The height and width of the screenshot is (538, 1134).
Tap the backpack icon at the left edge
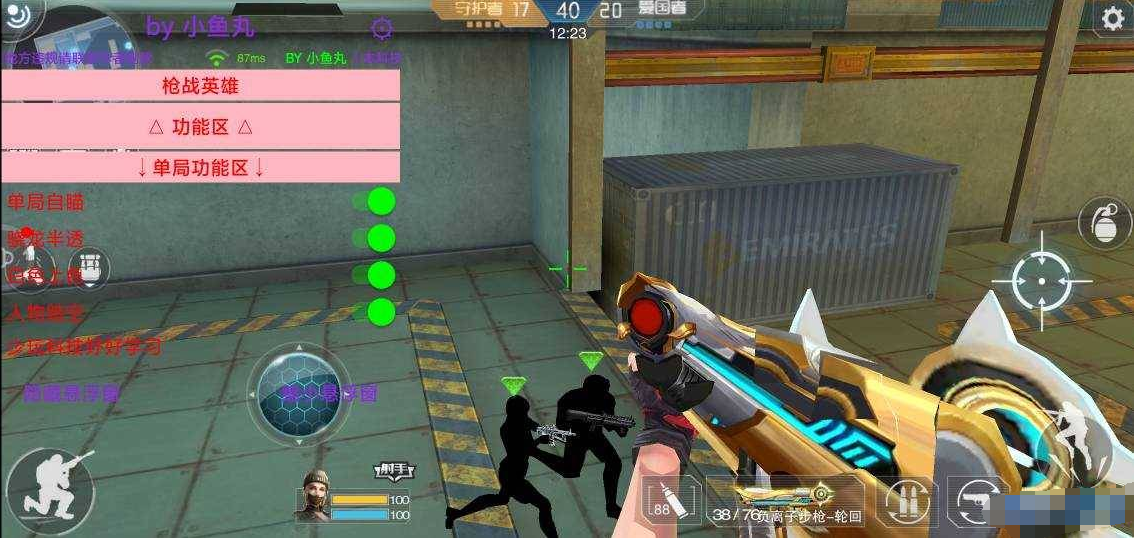point(92,267)
